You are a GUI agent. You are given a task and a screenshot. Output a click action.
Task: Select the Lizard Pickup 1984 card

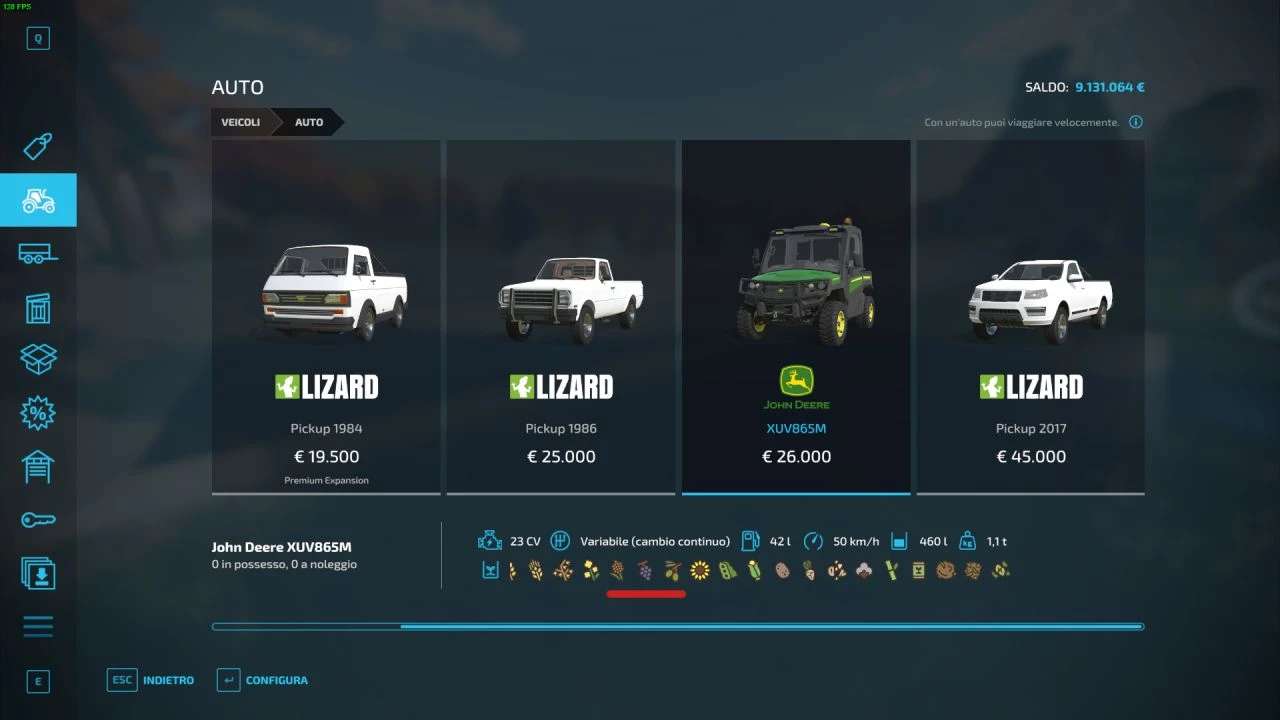[x=326, y=316]
